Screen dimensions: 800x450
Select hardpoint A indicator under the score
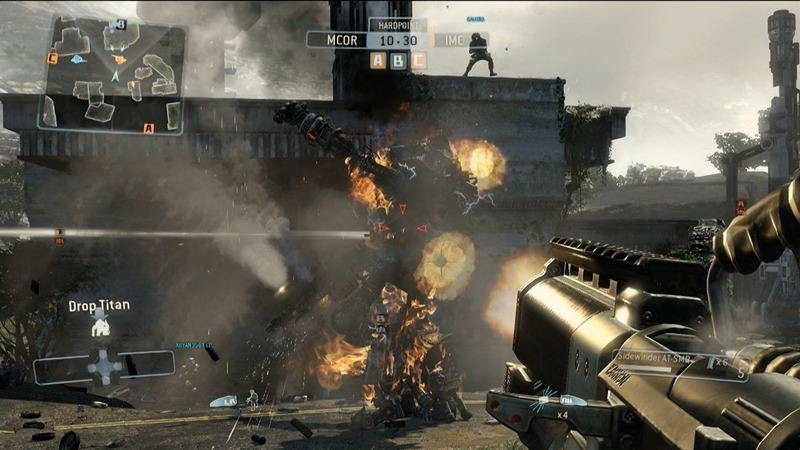tap(378, 61)
